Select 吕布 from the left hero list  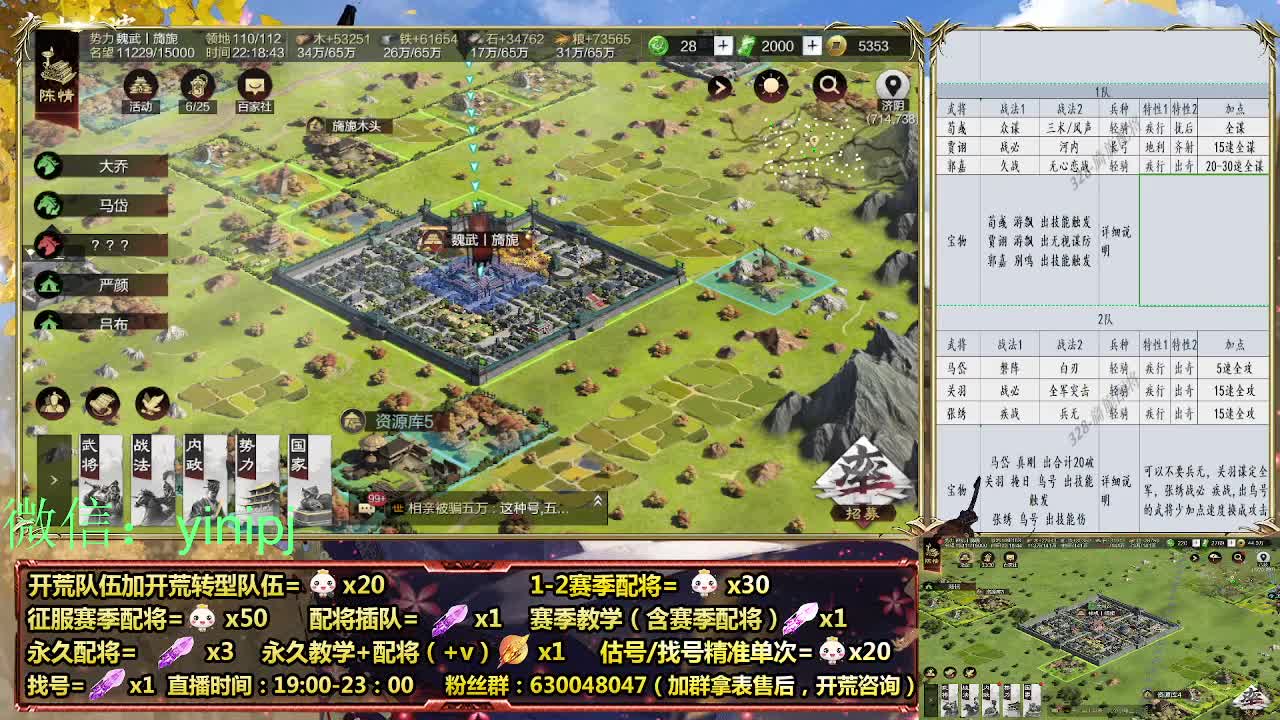click(108, 323)
